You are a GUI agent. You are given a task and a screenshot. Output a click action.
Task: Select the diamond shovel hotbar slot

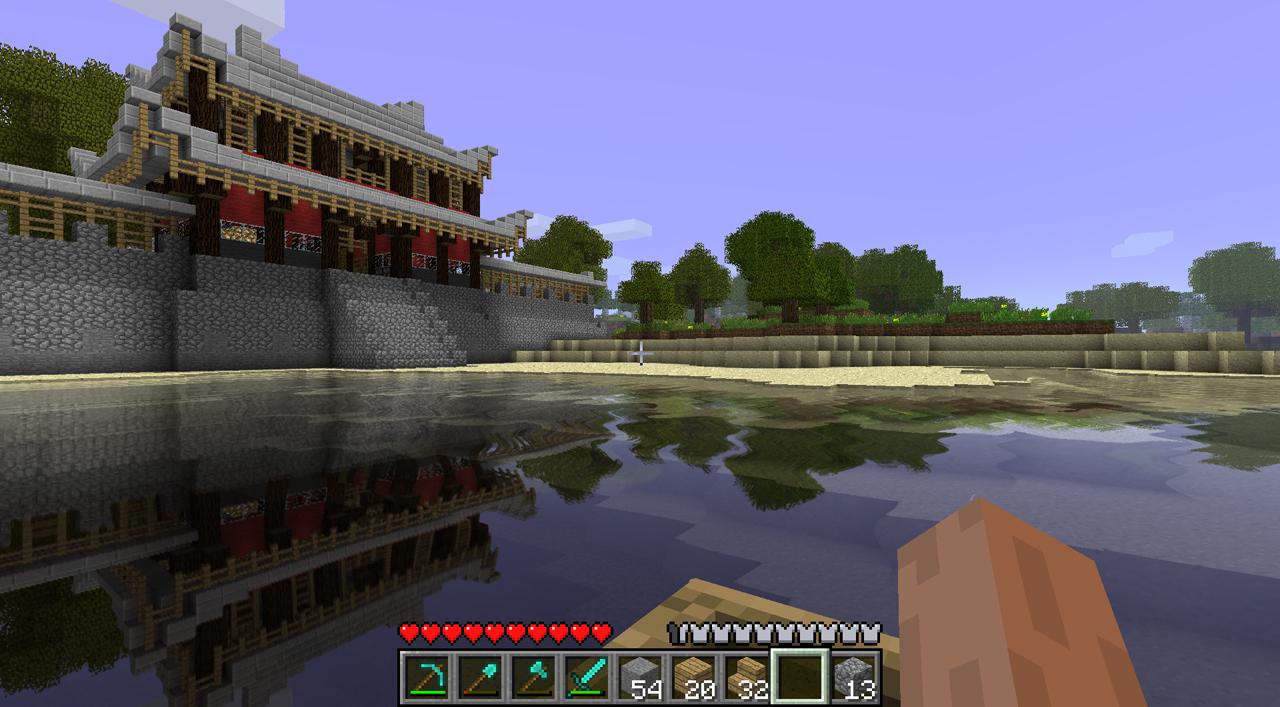click(x=480, y=677)
